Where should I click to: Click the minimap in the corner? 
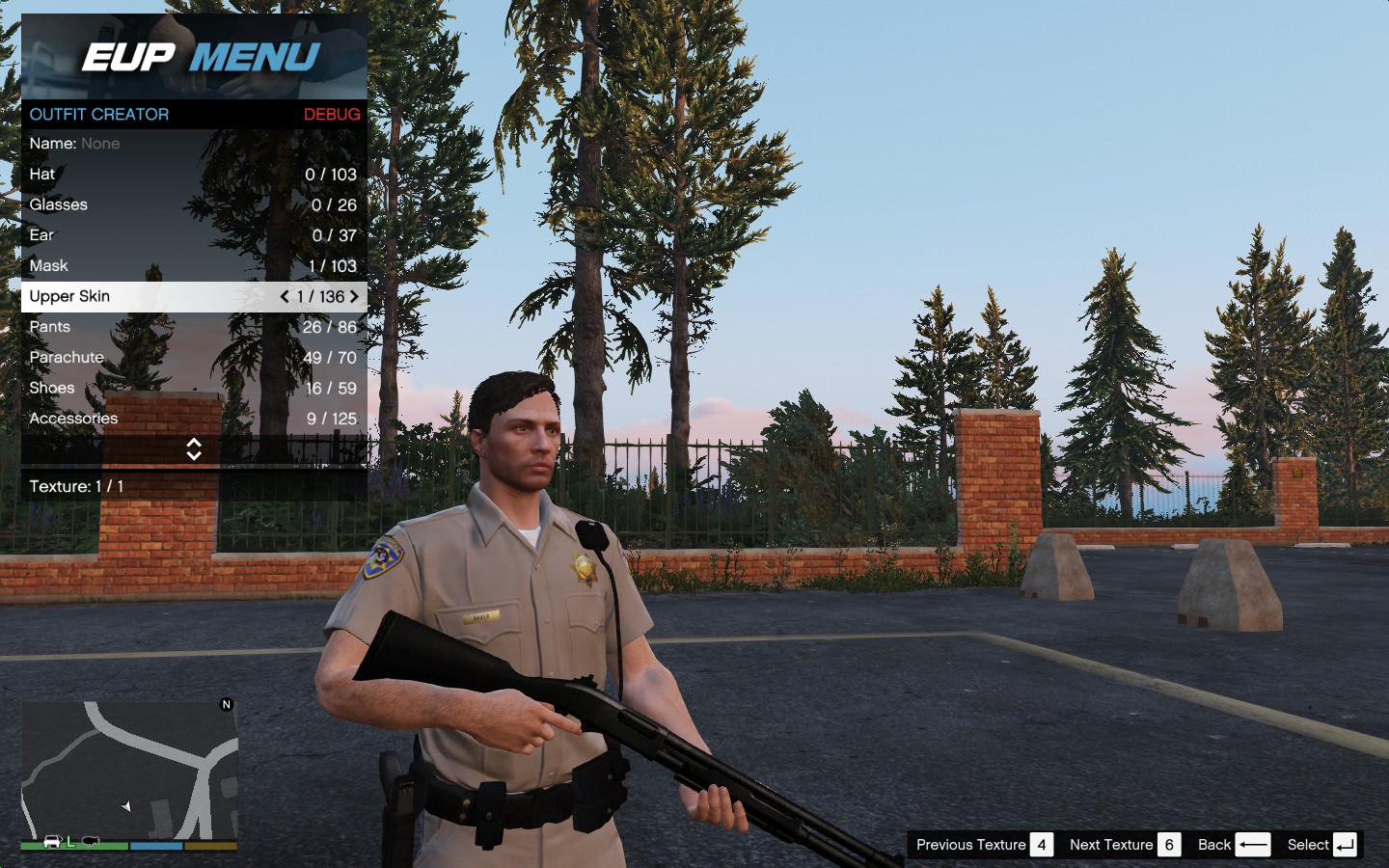[x=129, y=772]
